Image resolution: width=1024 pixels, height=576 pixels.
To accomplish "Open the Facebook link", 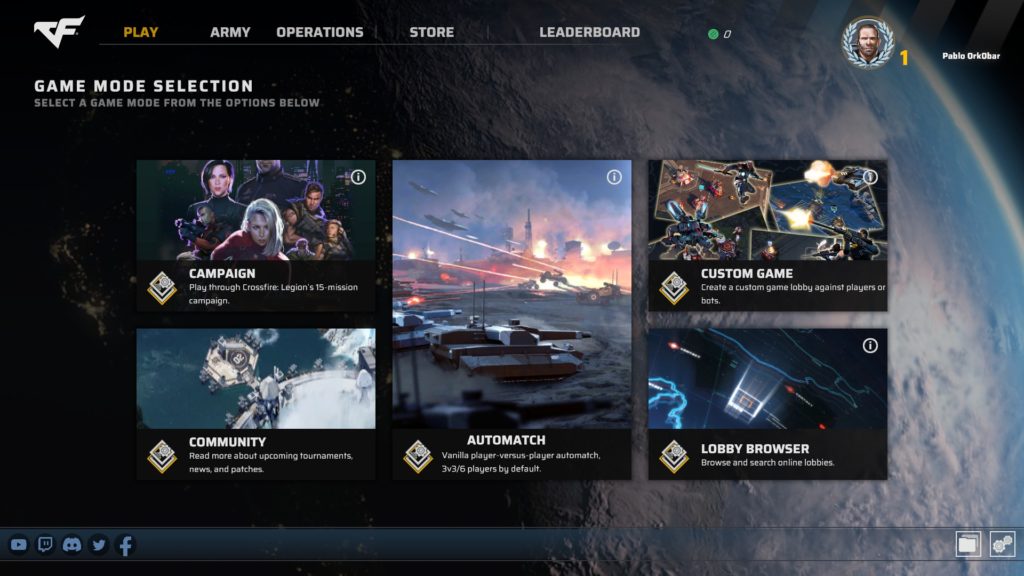I will pyautogui.click(x=125, y=545).
